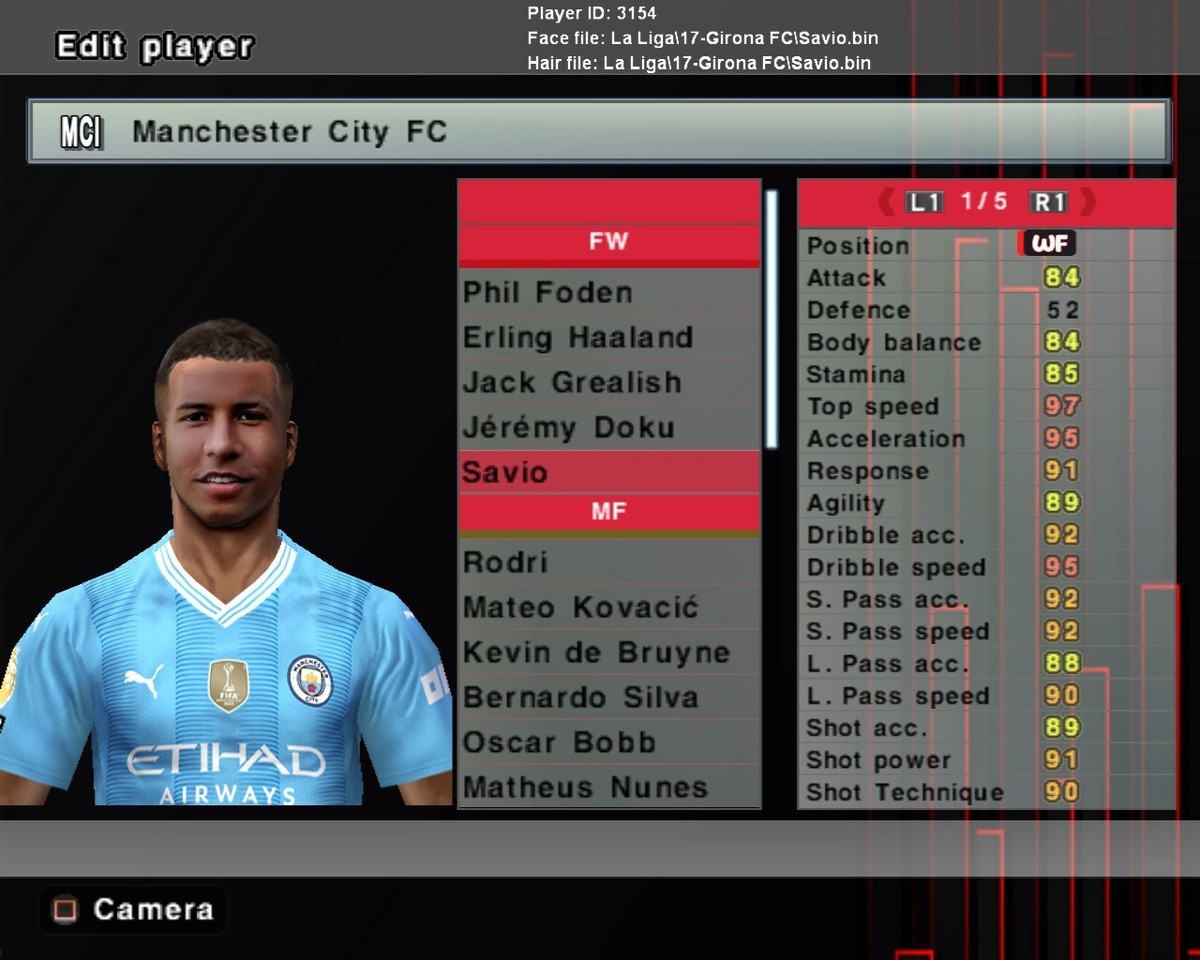This screenshot has width=1200, height=960.
Task: Open the Manchester City FC team bar
Action: pos(598,131)
